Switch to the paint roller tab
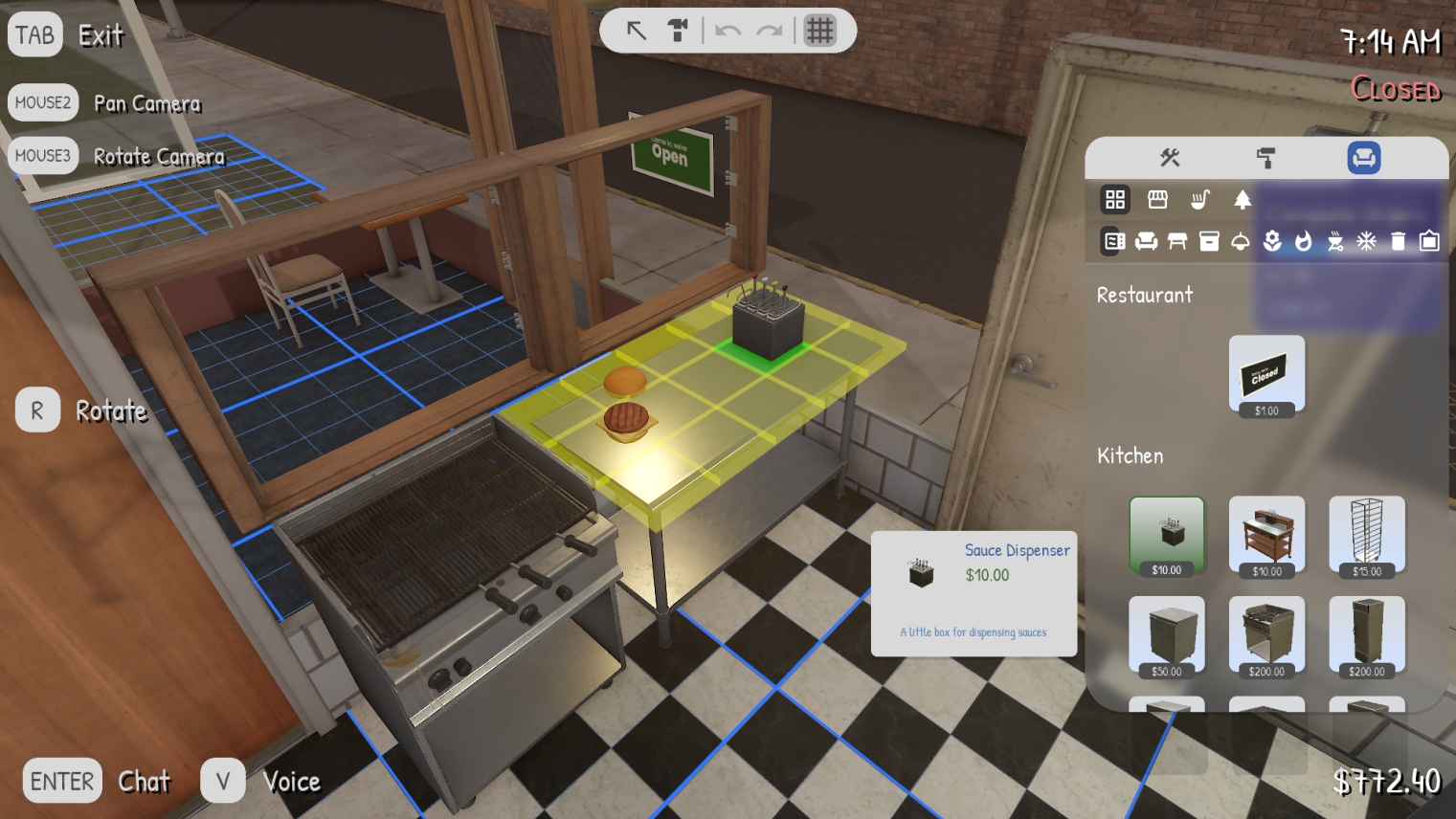 point(1266,158)
